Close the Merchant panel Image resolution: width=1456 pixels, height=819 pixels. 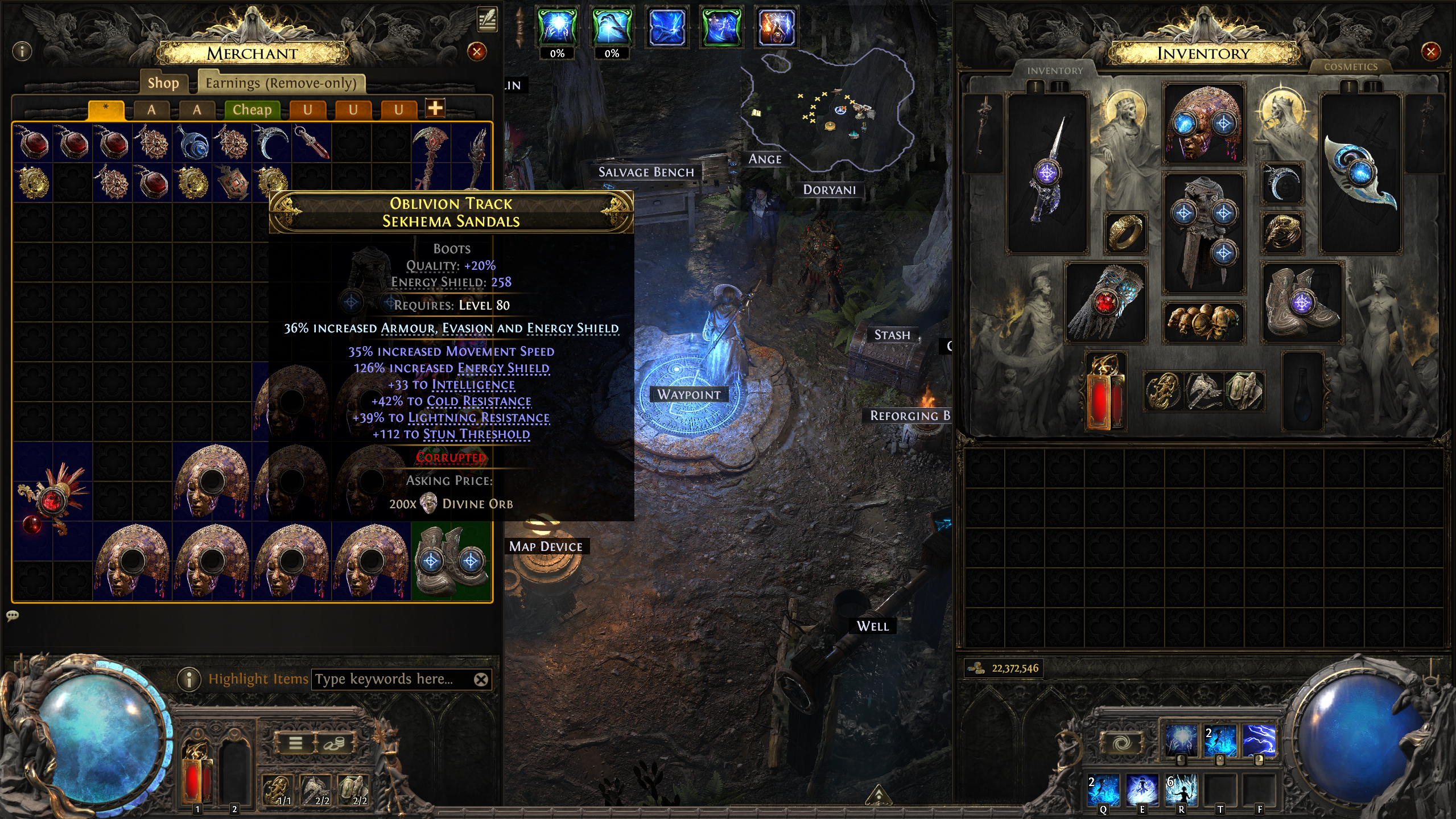pos(477,52)
